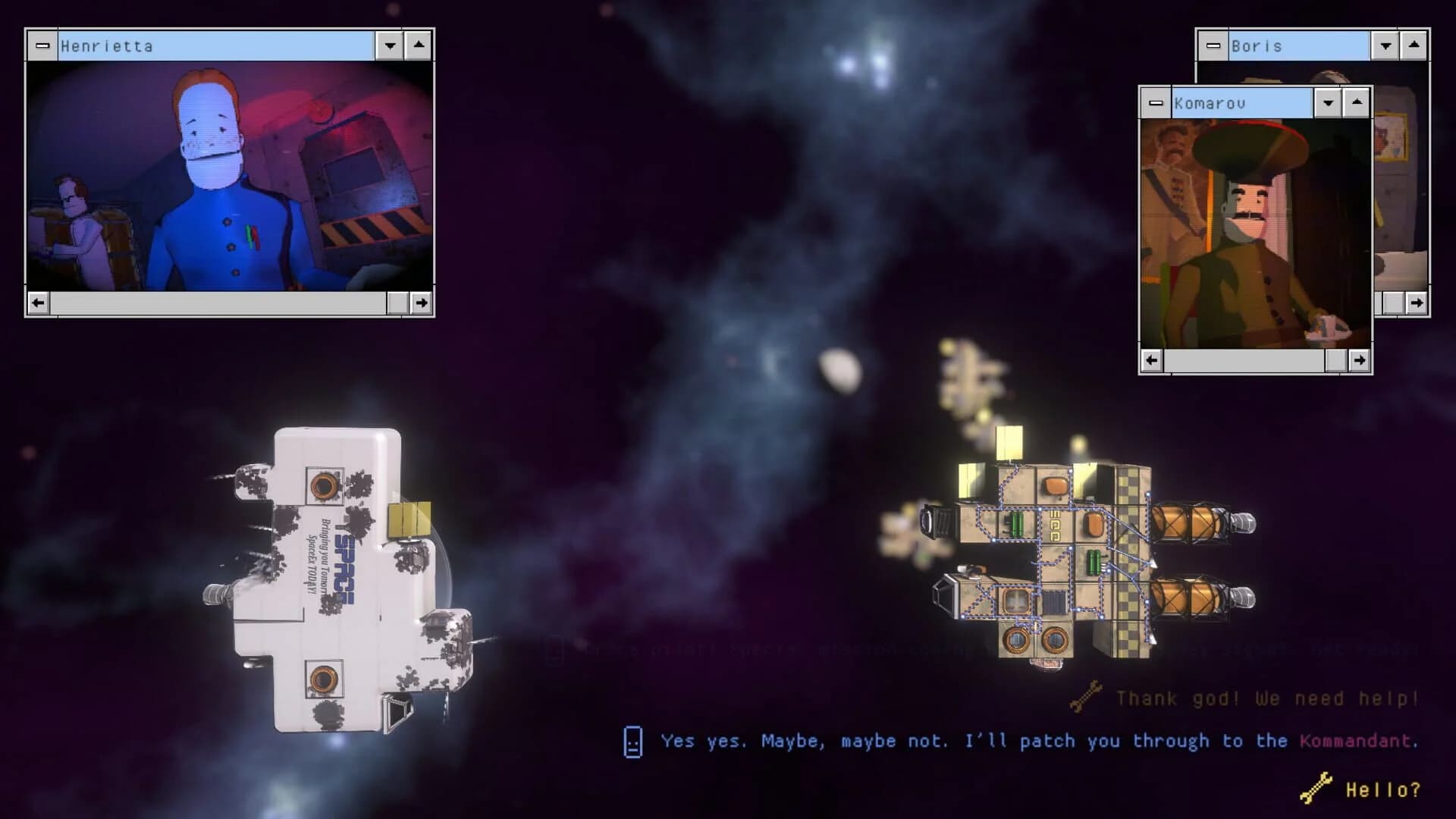Collapse the Henrietta window with its minimize dash
The height and width of the screenshot is (819, 1456).
click(42, 45)
